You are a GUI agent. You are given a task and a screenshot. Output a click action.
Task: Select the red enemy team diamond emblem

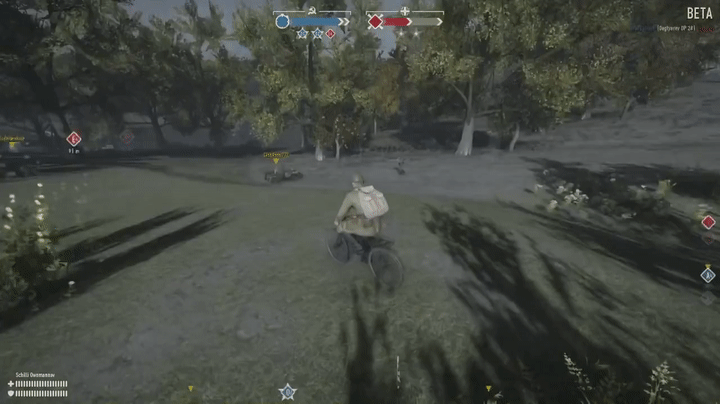click(375, 21)
